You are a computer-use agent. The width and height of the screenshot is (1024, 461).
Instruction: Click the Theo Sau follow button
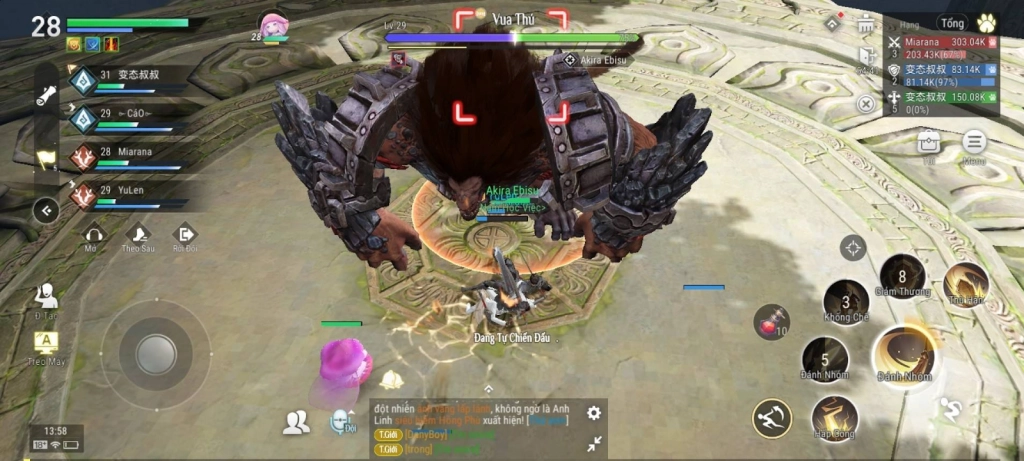138,237
